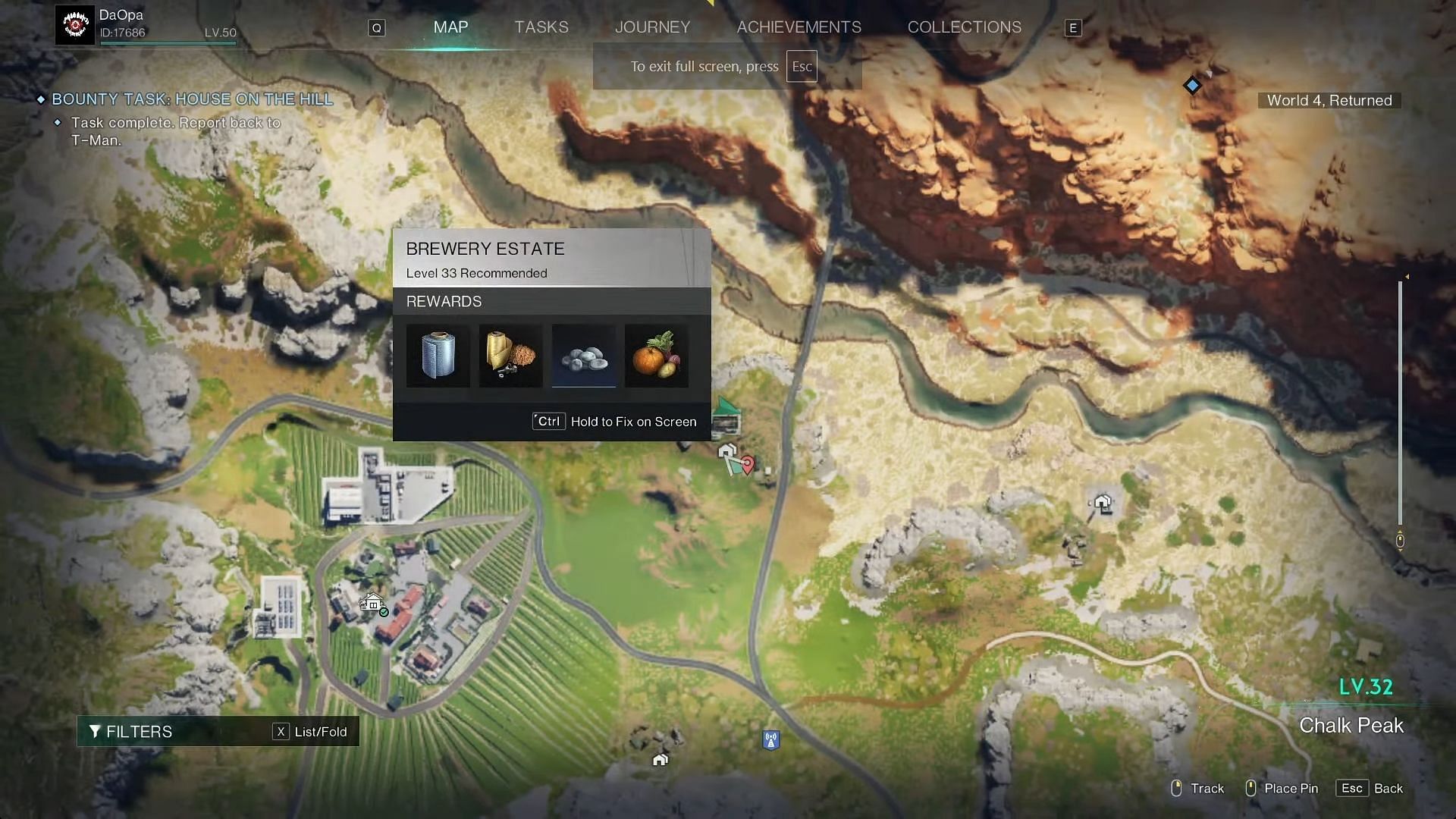Open the Journey tab
The width and height of the screenshot is (1456, 819).
coord(652,27)
